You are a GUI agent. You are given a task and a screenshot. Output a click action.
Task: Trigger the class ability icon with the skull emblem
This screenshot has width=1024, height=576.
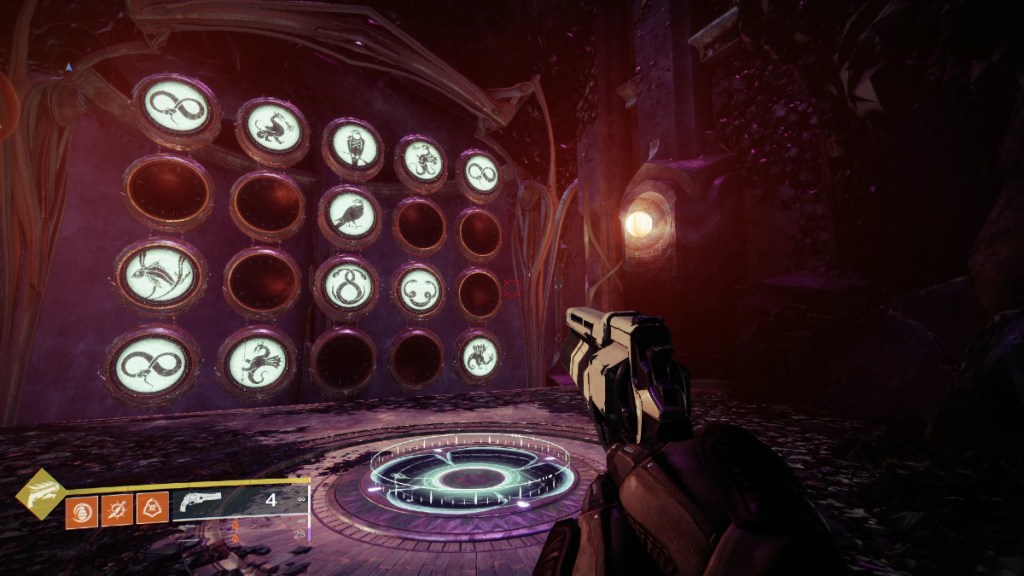point(151,509)
